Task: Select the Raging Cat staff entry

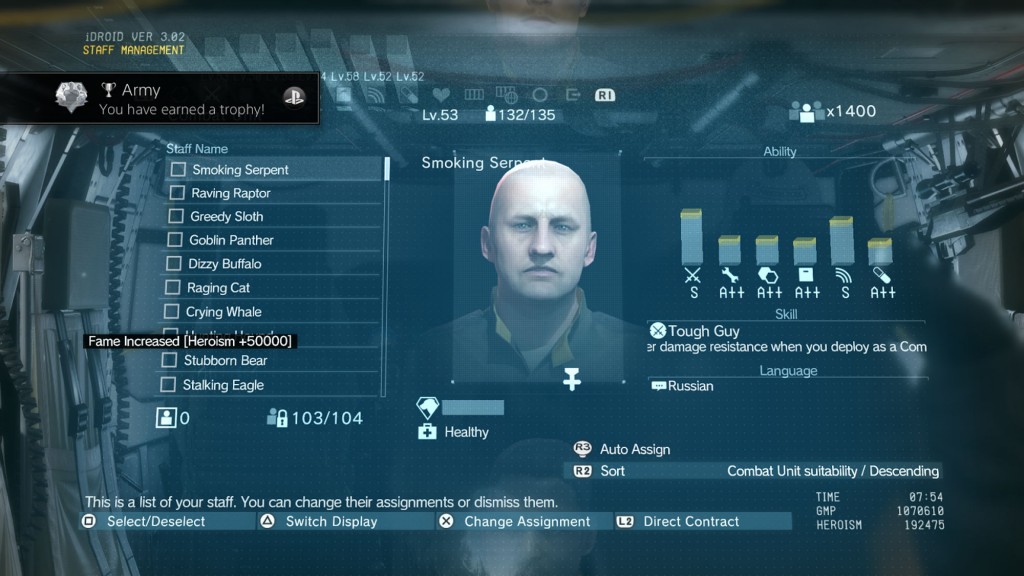Action: [218, 288]
